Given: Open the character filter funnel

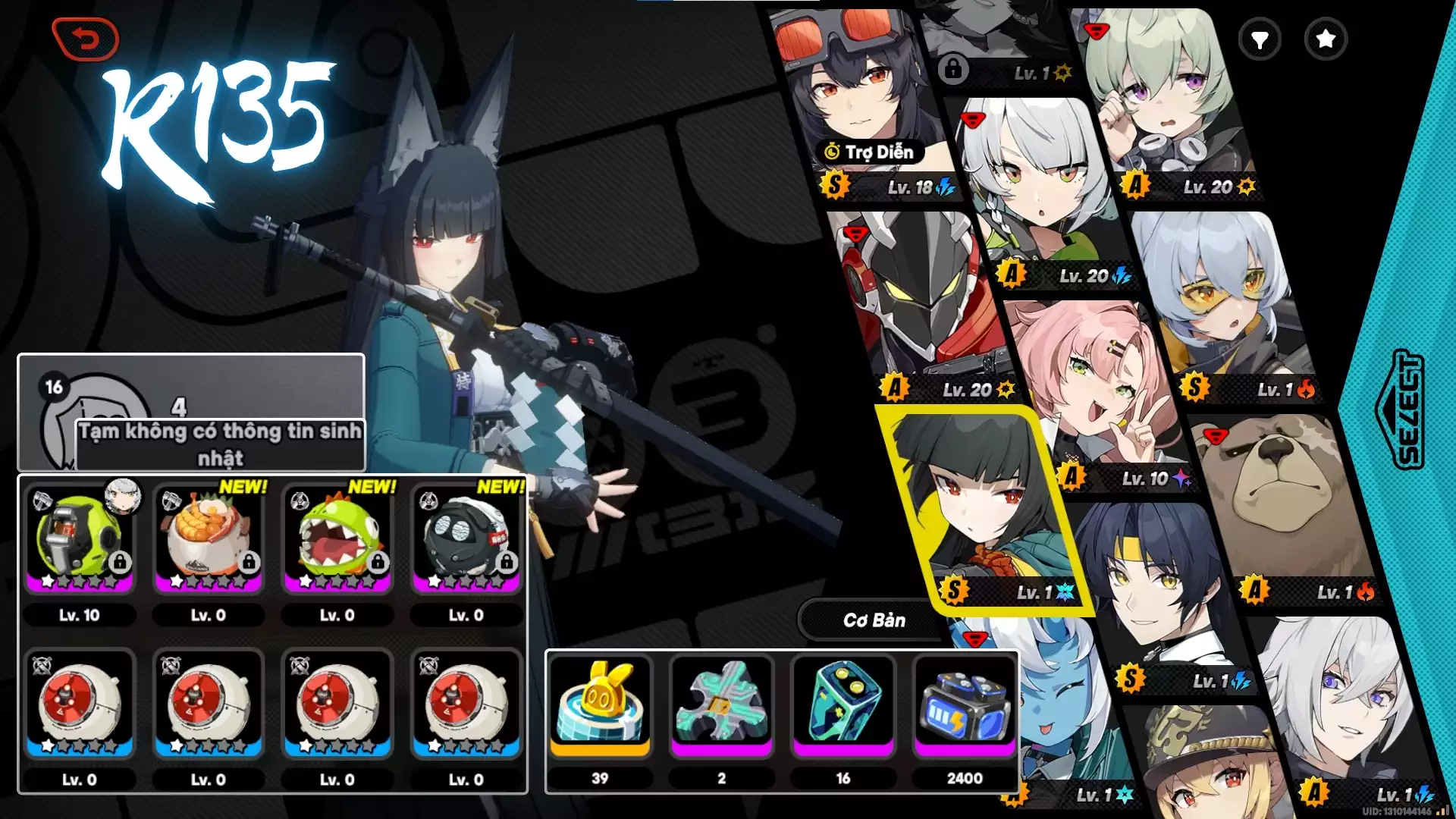Looking at the screenshot, I should pyautogui.click(x=1260, y=39).
